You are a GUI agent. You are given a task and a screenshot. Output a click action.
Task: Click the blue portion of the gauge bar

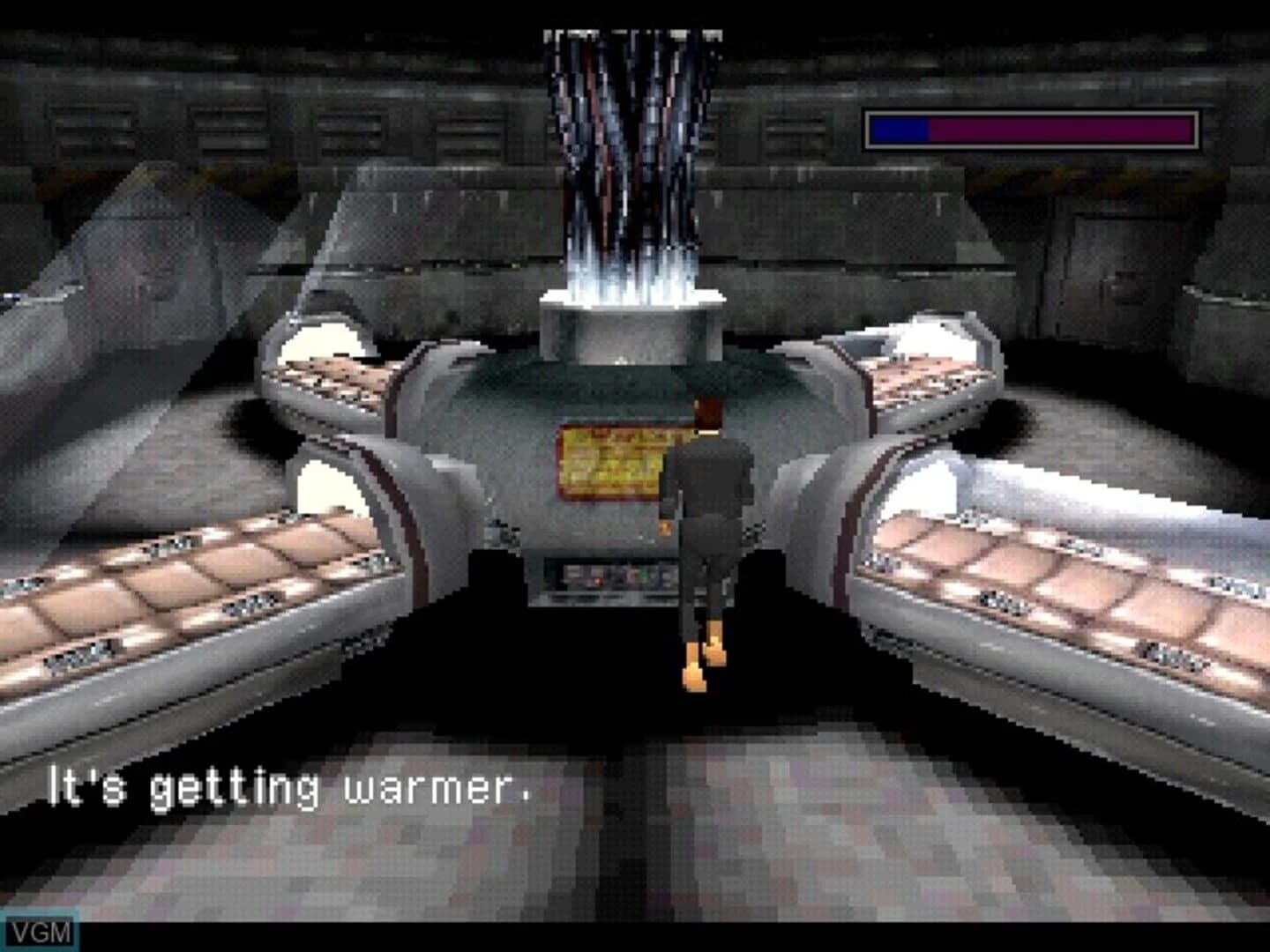click(x=900, y=128)
